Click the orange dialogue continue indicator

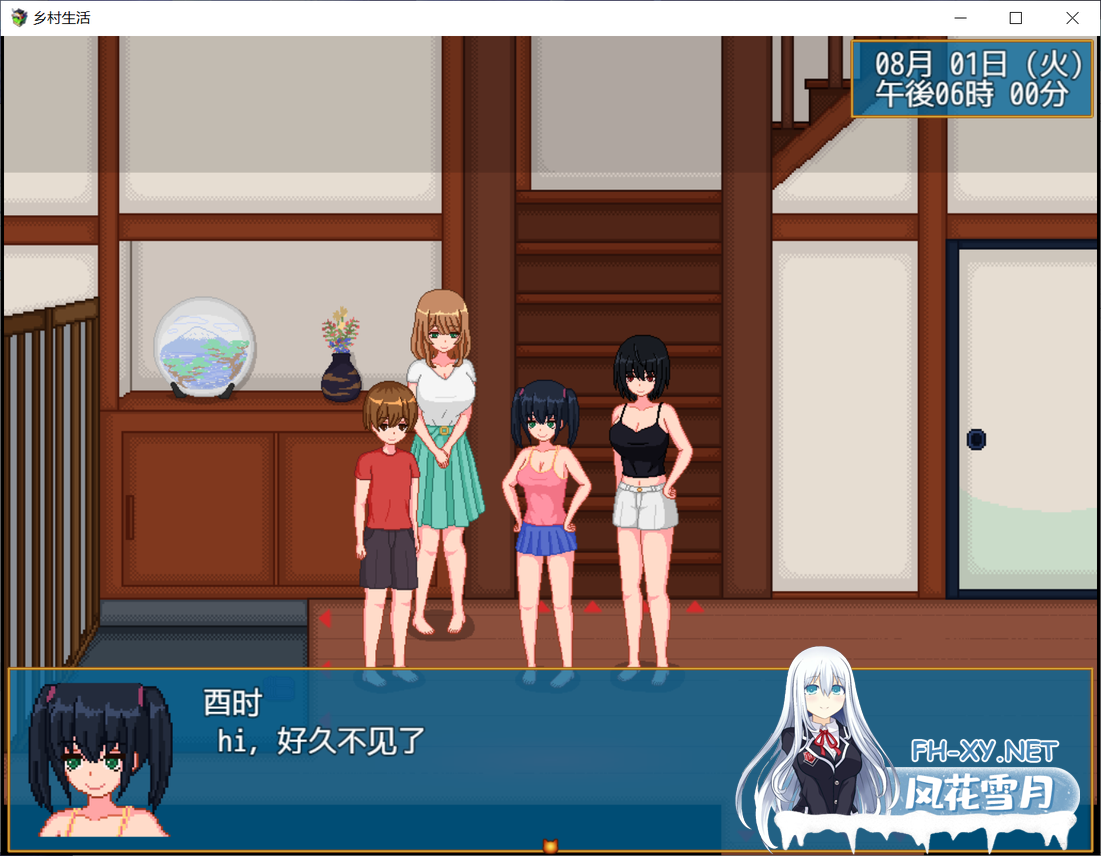pos(549,846)
